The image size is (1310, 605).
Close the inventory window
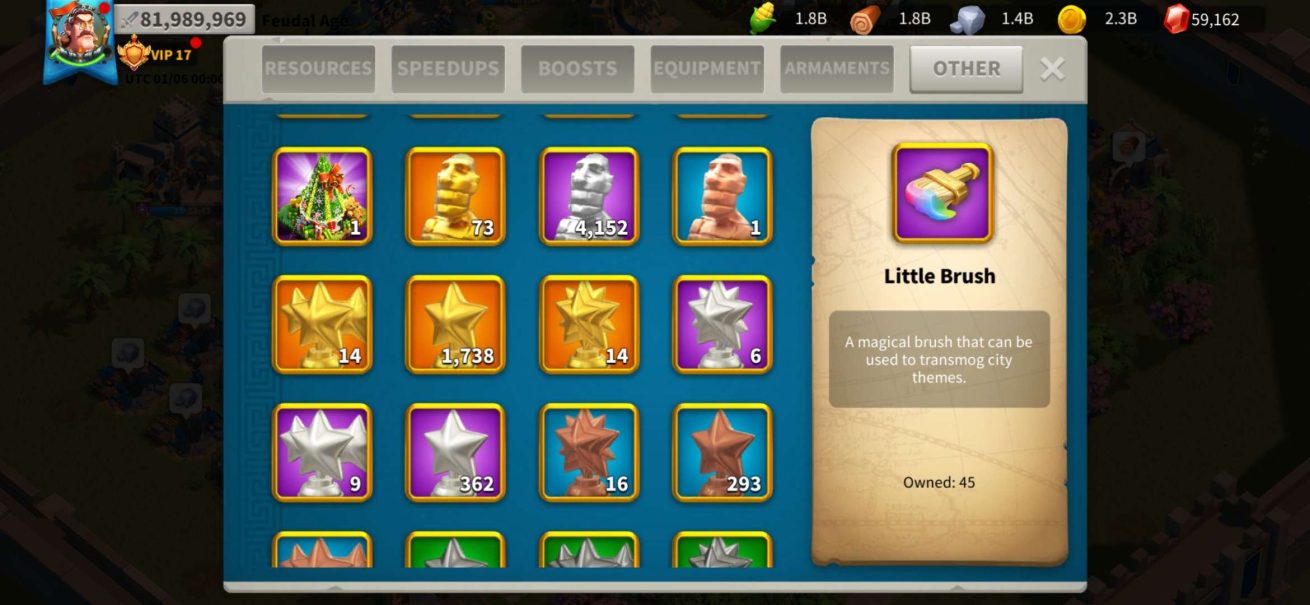pyautogui.click(x=1052, y=68)
